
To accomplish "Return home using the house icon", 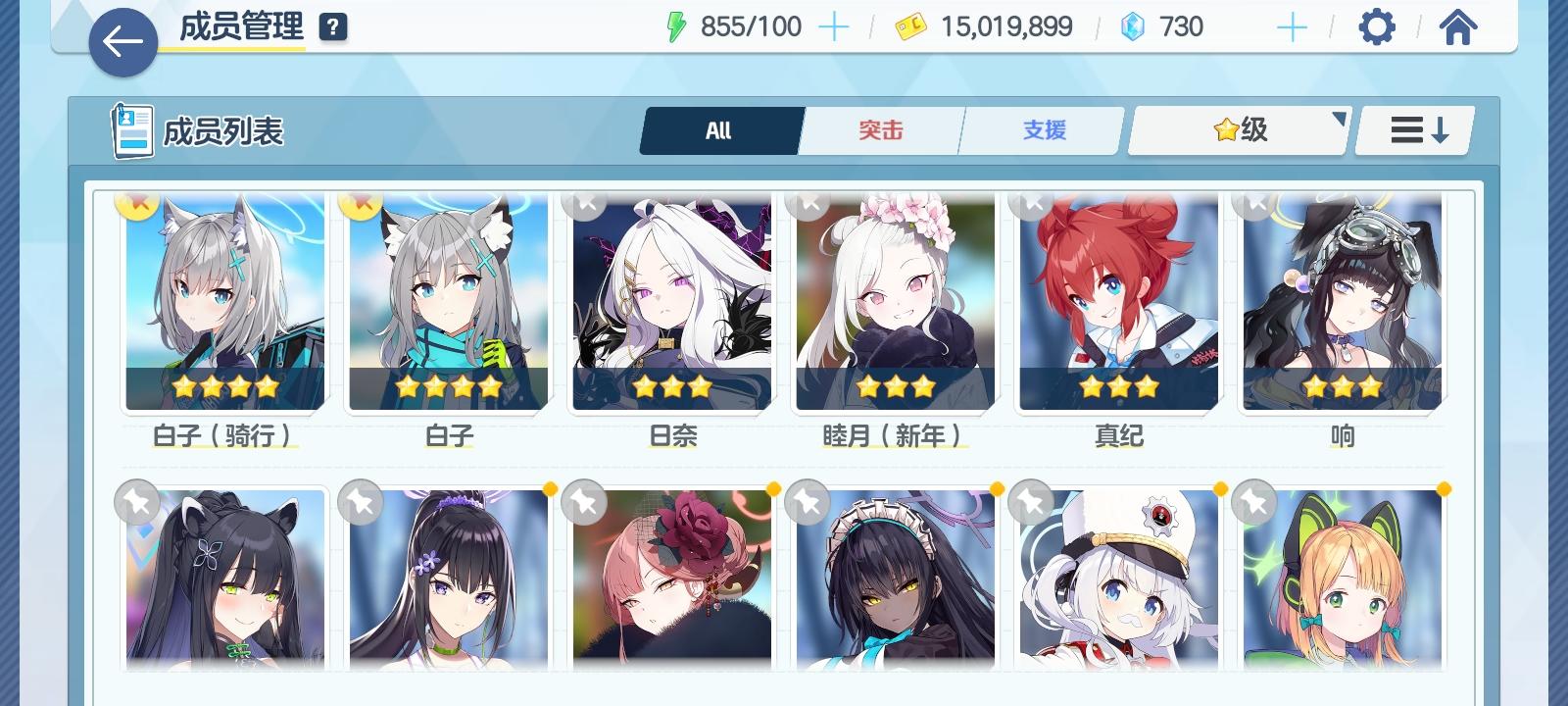I will (1458, 26).
